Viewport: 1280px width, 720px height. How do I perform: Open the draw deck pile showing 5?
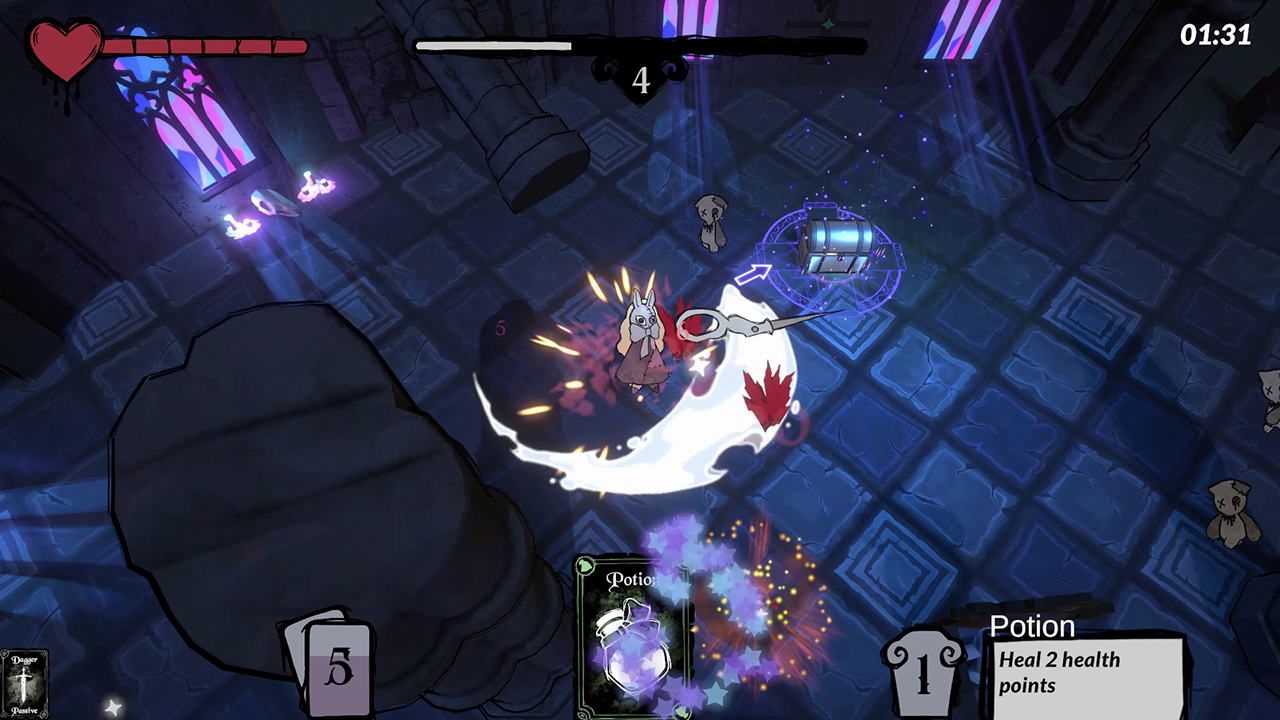[337, 668]
